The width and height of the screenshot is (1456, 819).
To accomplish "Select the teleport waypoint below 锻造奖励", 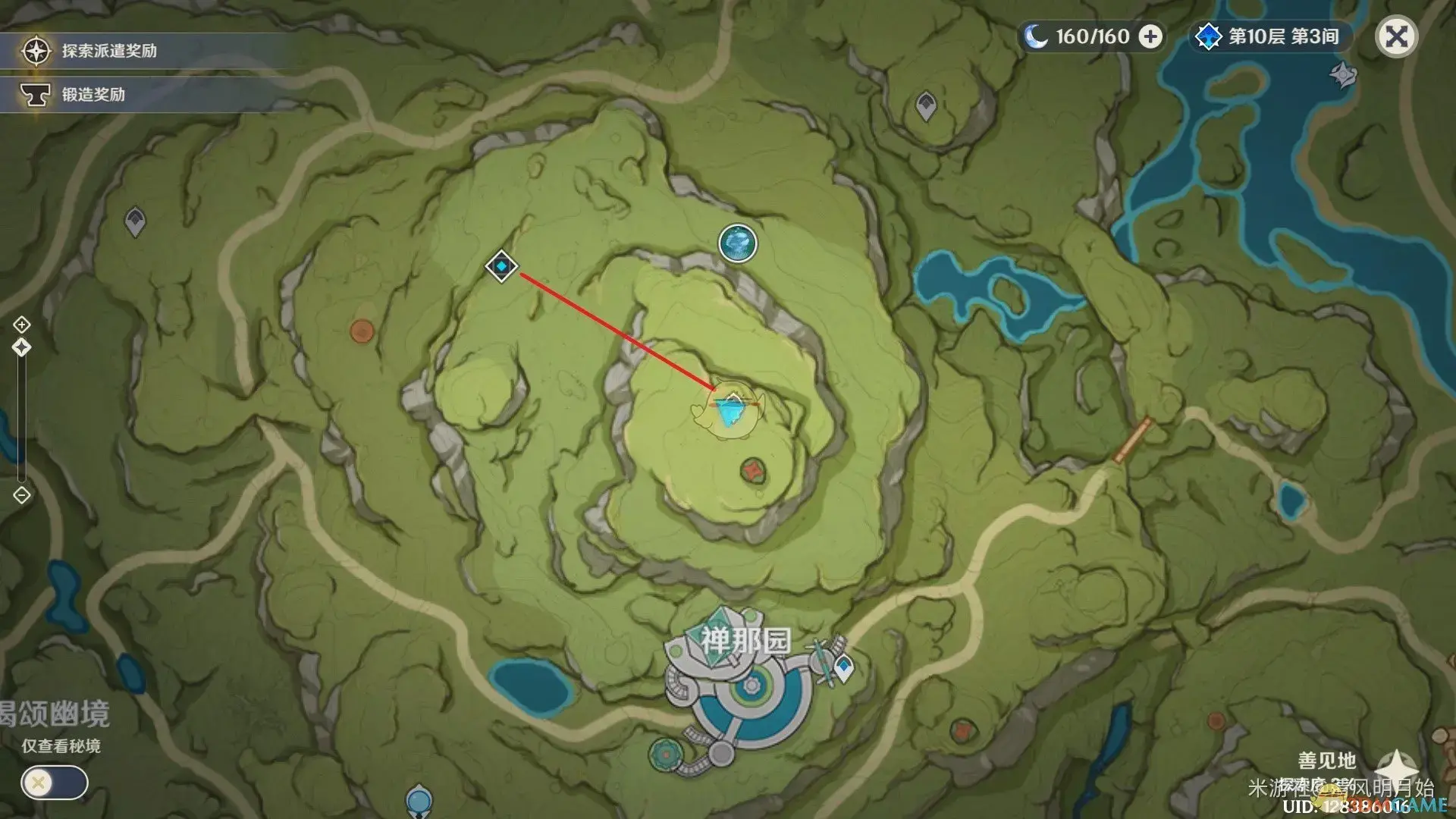I will [135, 221].
